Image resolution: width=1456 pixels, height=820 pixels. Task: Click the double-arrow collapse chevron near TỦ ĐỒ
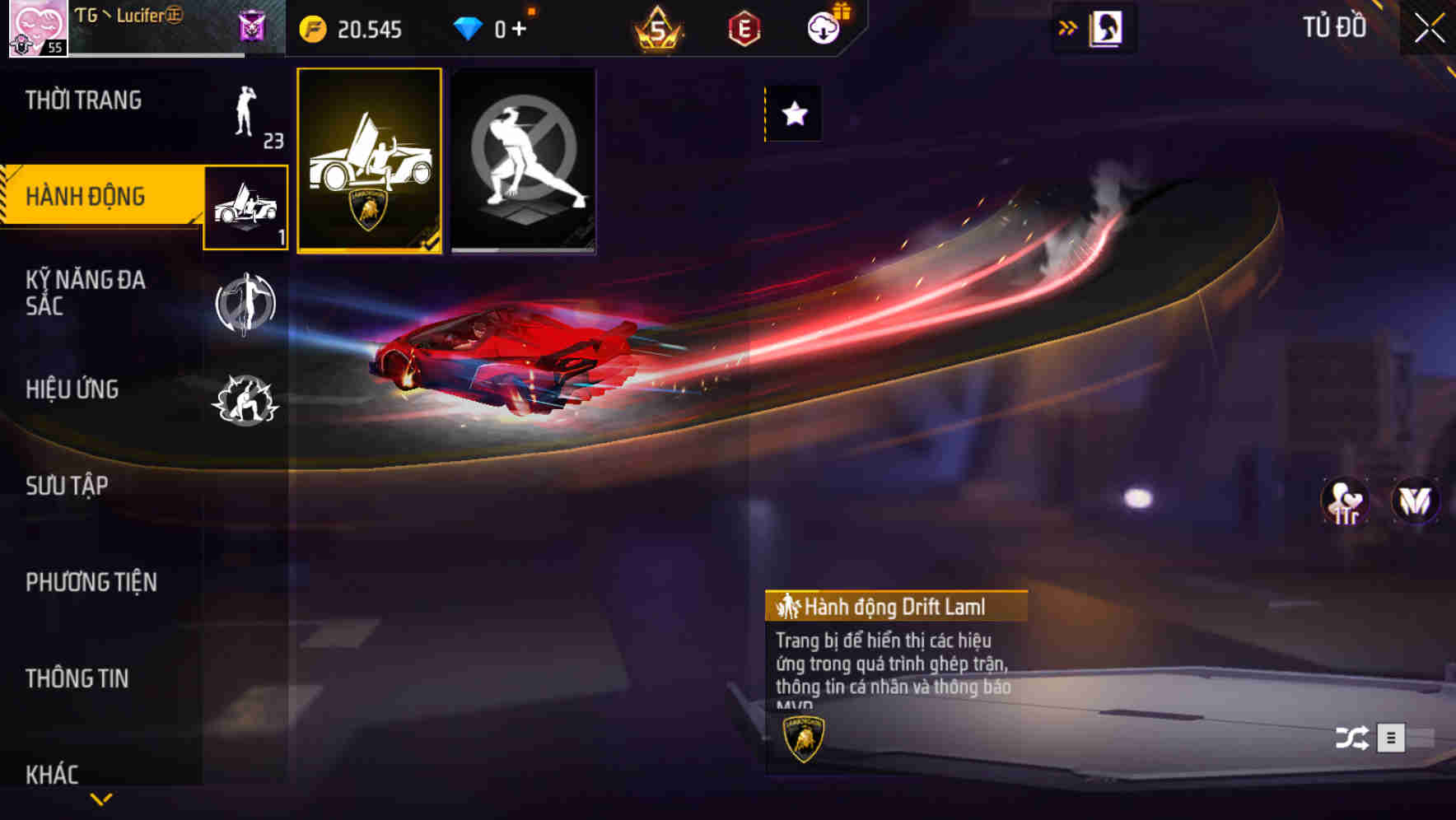1068,26
